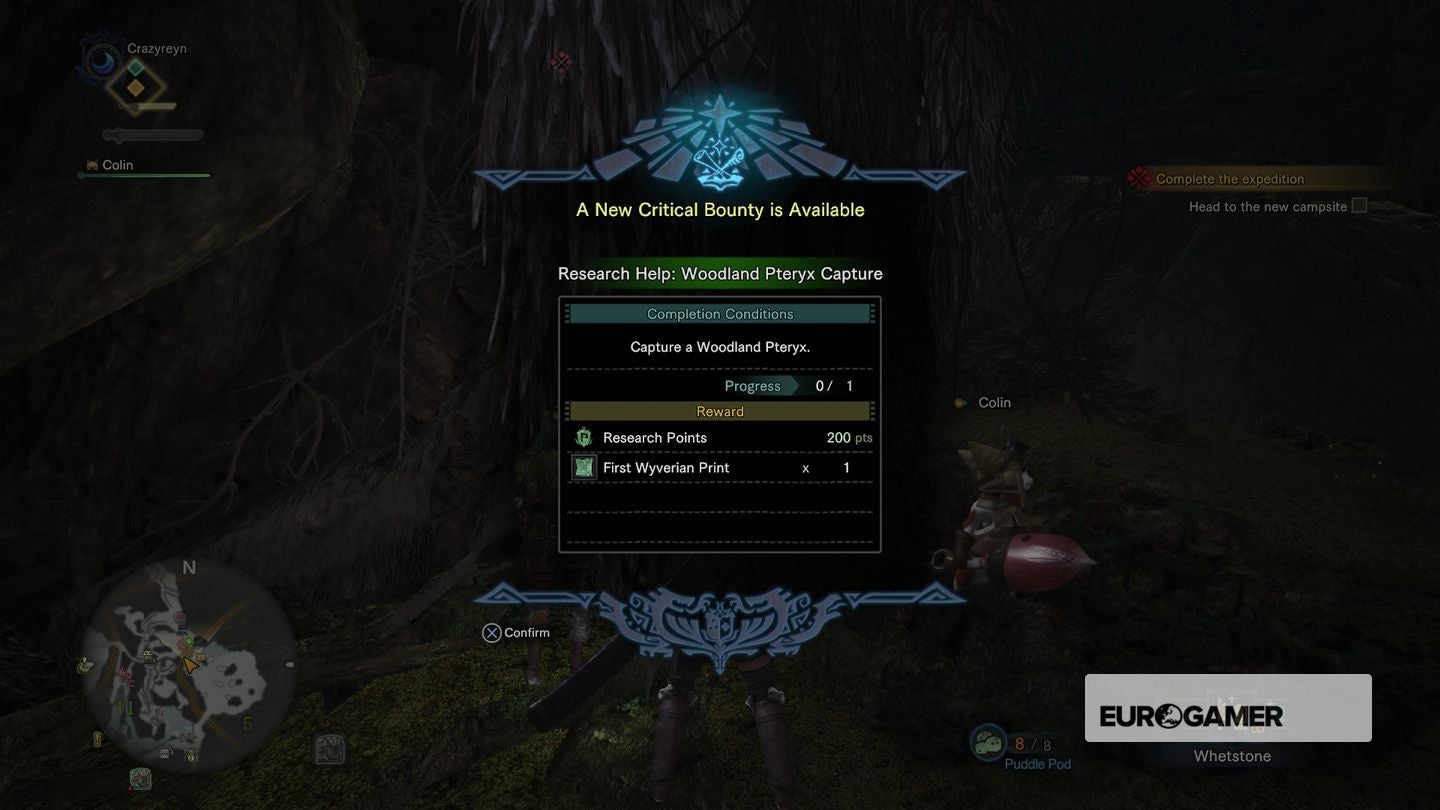Click the Eurogamer watermark logo
Image resolution: width=1440 pixels, height=810 pixels.
click(1191, 716)
